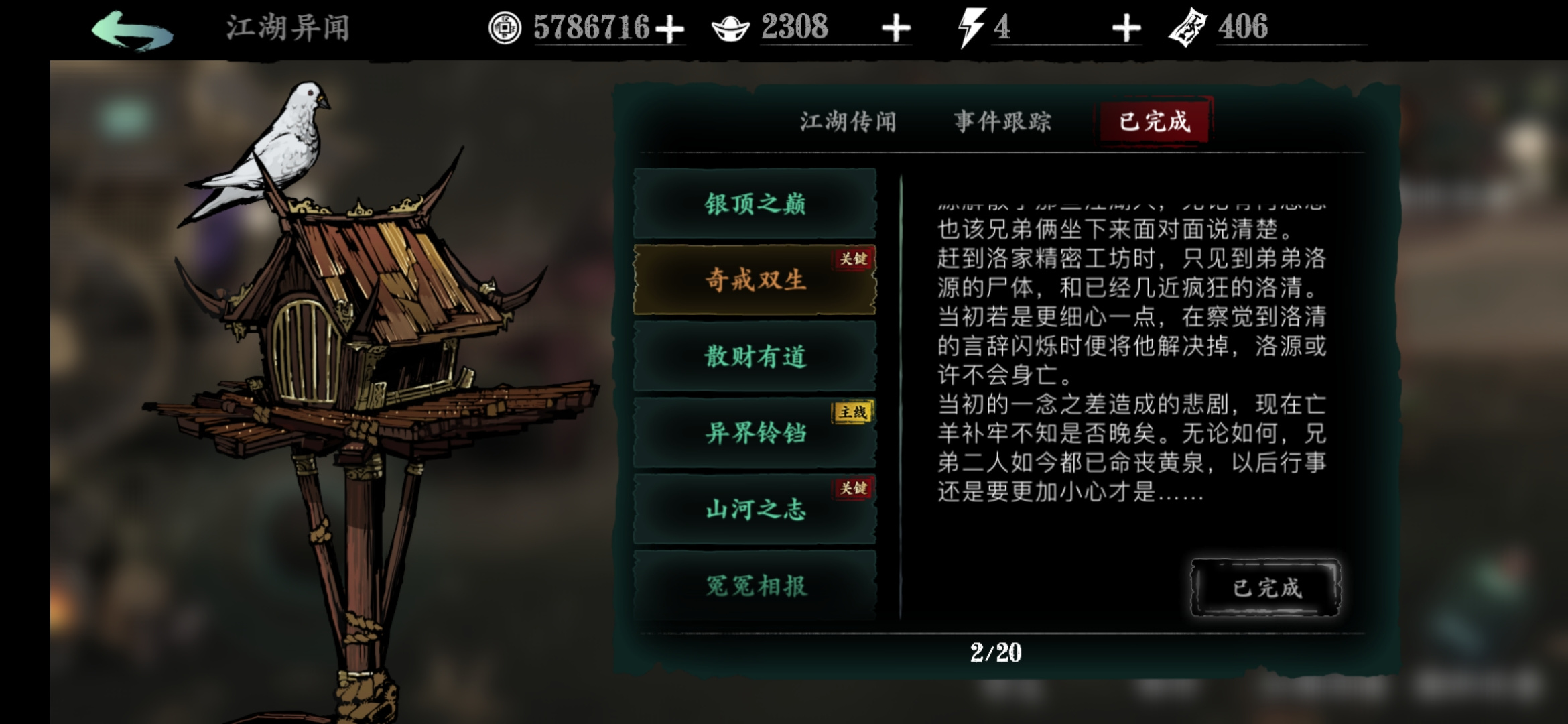Open the 冤冤相报 entry
Viewport: 1568px width, 724px height.
756,585
